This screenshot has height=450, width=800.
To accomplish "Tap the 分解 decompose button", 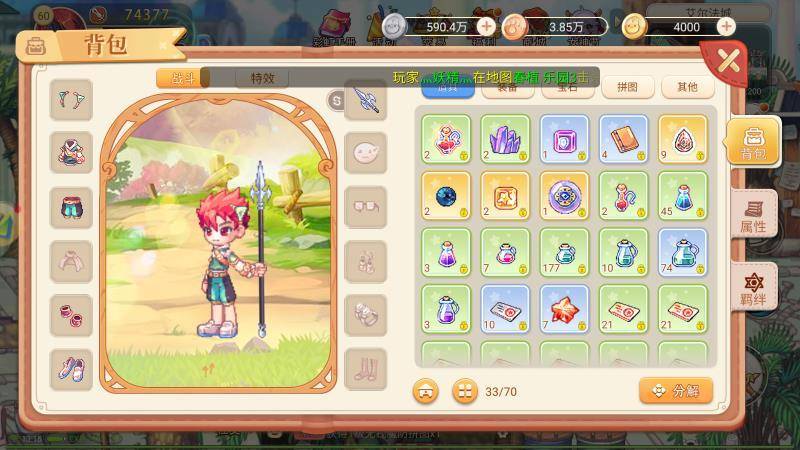I will pyautogui.click(x=676, y=390).
